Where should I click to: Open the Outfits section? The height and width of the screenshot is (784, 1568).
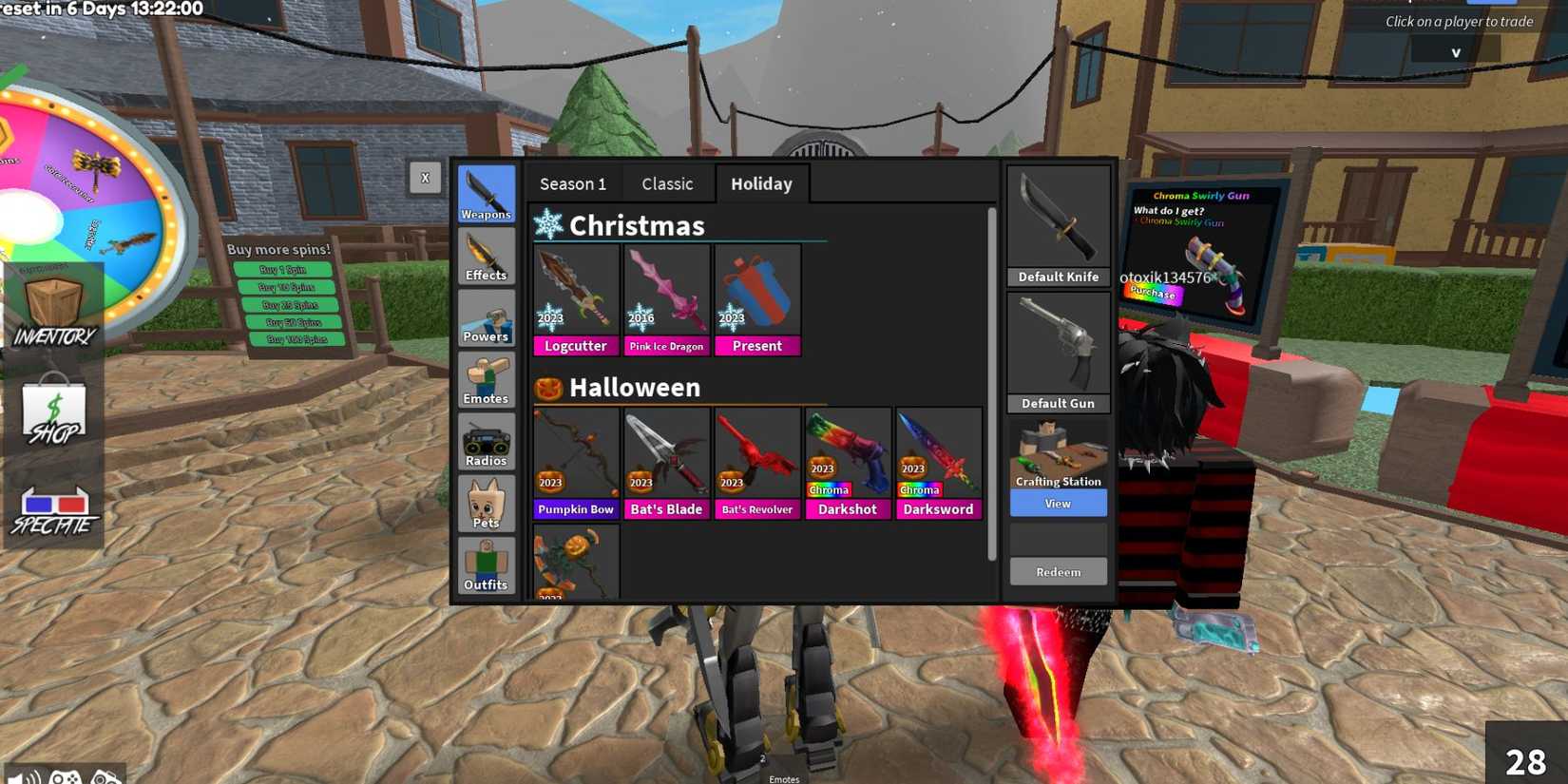point(486,564)
